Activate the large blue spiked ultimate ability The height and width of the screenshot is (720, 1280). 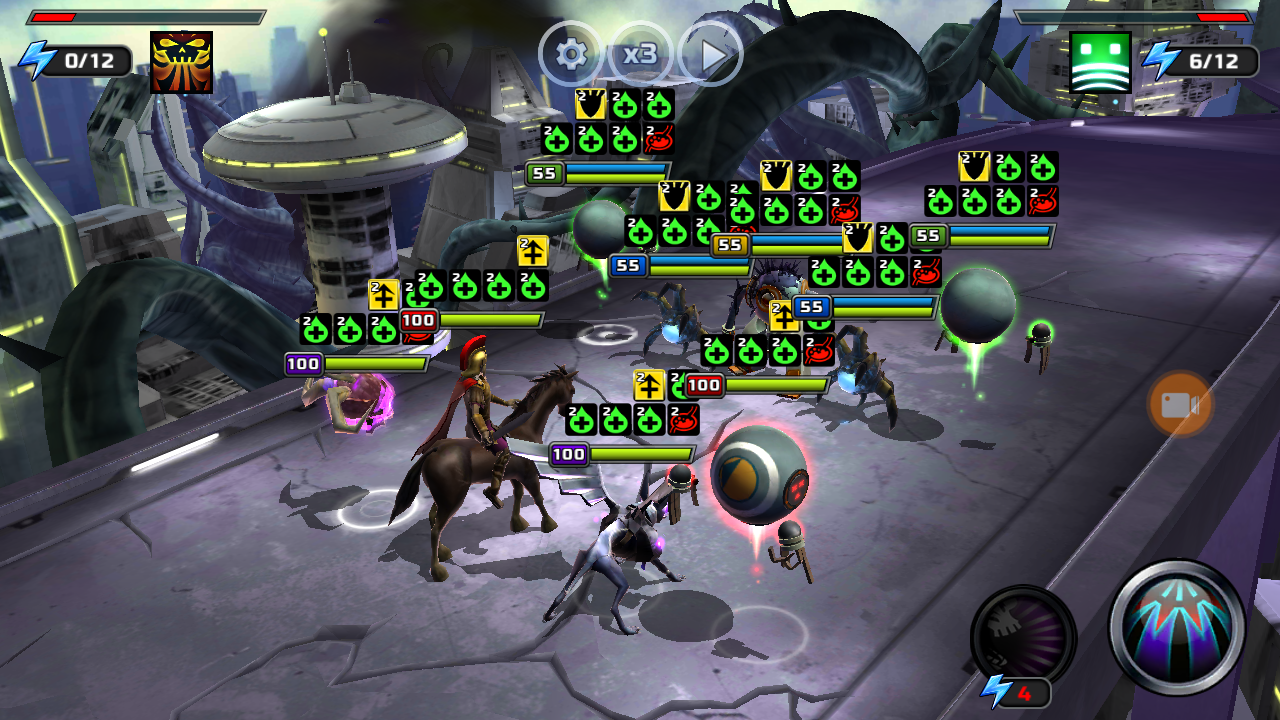point(1177,627)
